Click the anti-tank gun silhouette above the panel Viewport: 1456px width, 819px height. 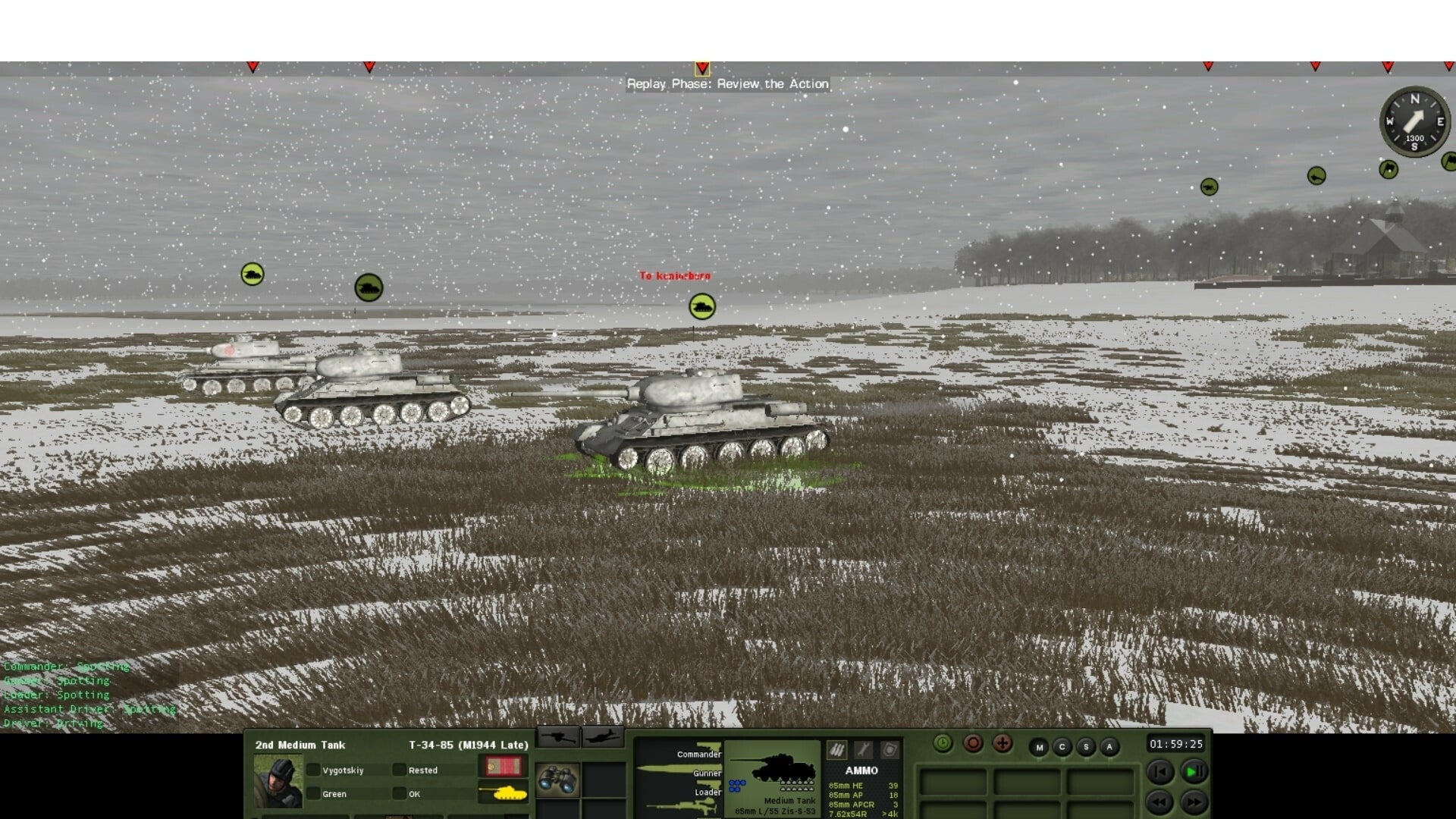pyautogui.click(x=558, y=737)
